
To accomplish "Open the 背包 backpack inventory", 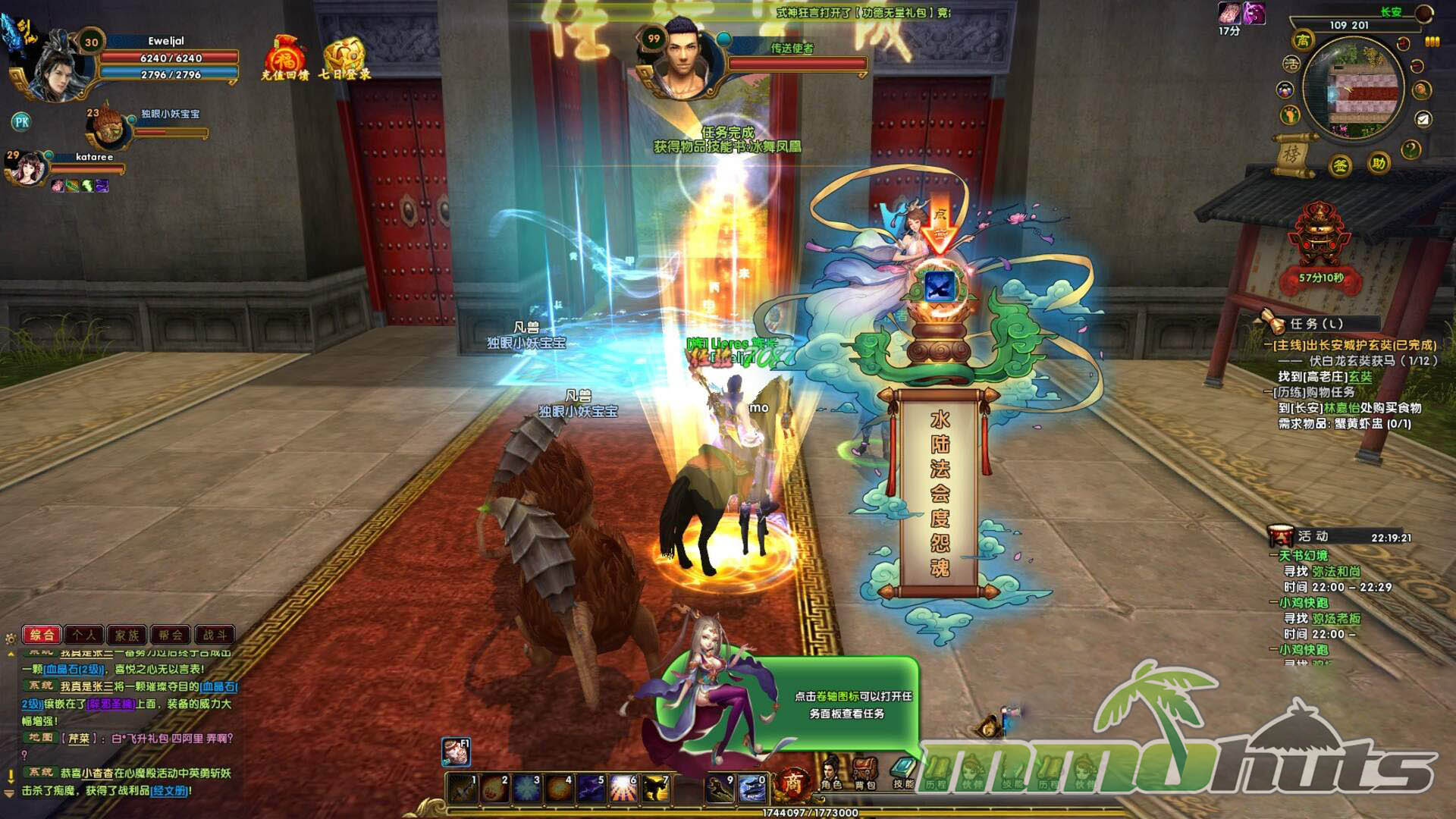I will (x=865, y=773).
